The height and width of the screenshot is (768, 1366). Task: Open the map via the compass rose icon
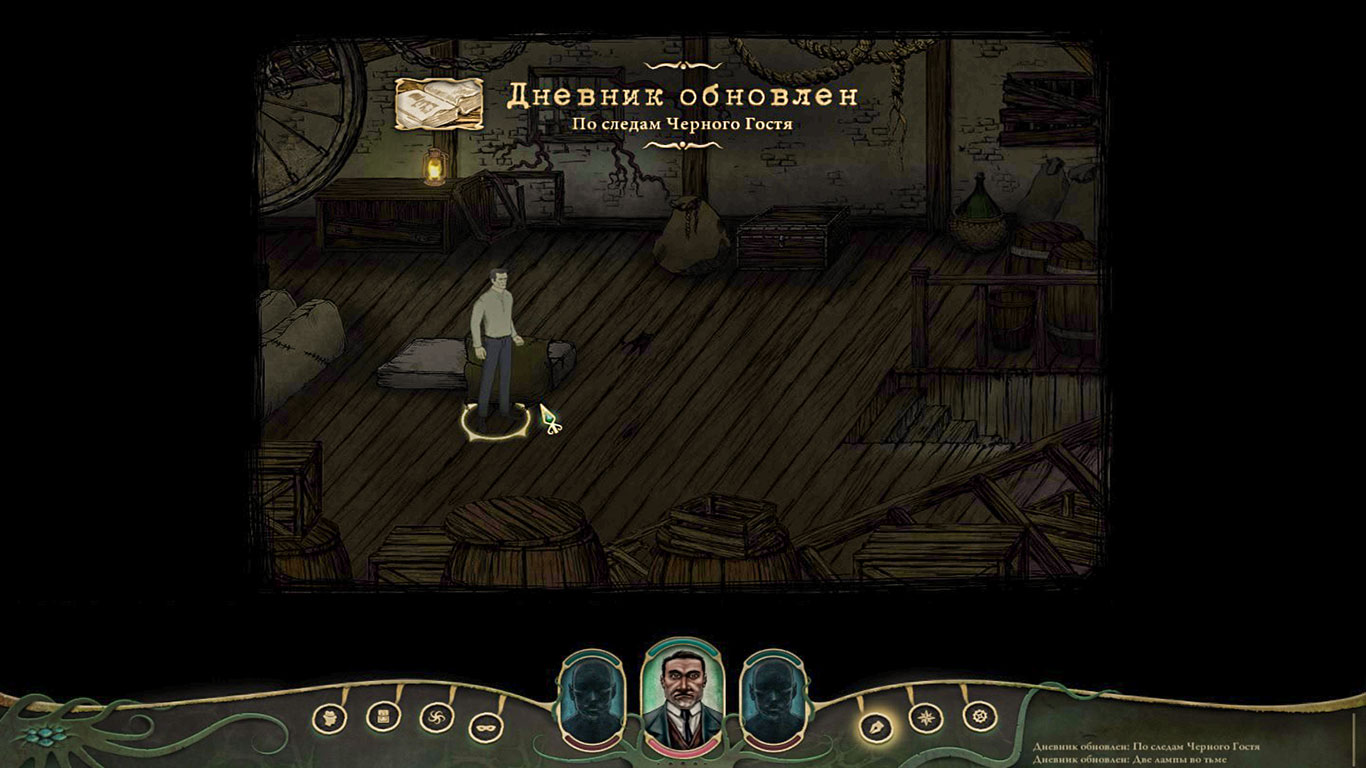926,718
